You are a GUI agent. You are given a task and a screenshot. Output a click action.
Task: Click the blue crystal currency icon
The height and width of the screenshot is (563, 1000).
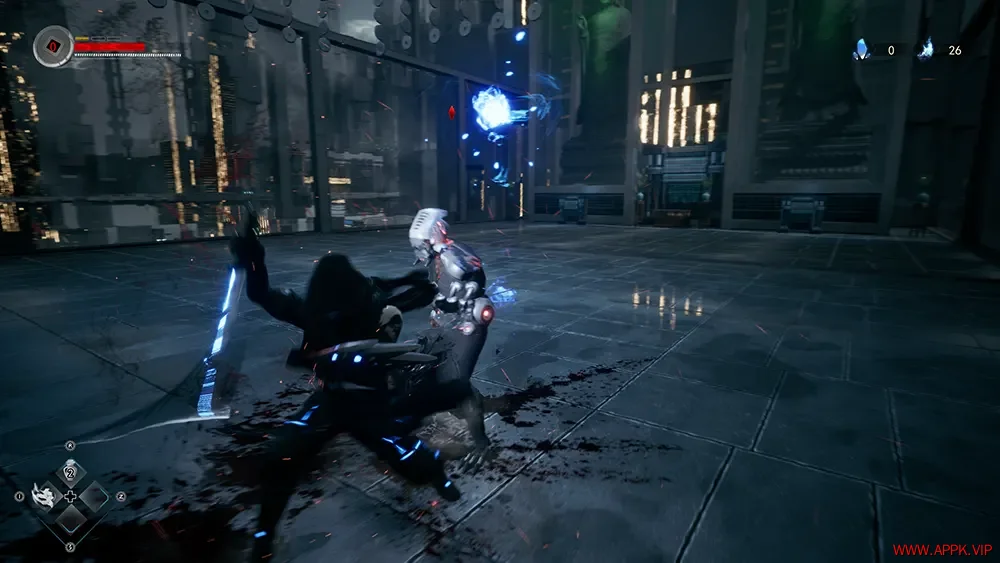click(861, 49)
